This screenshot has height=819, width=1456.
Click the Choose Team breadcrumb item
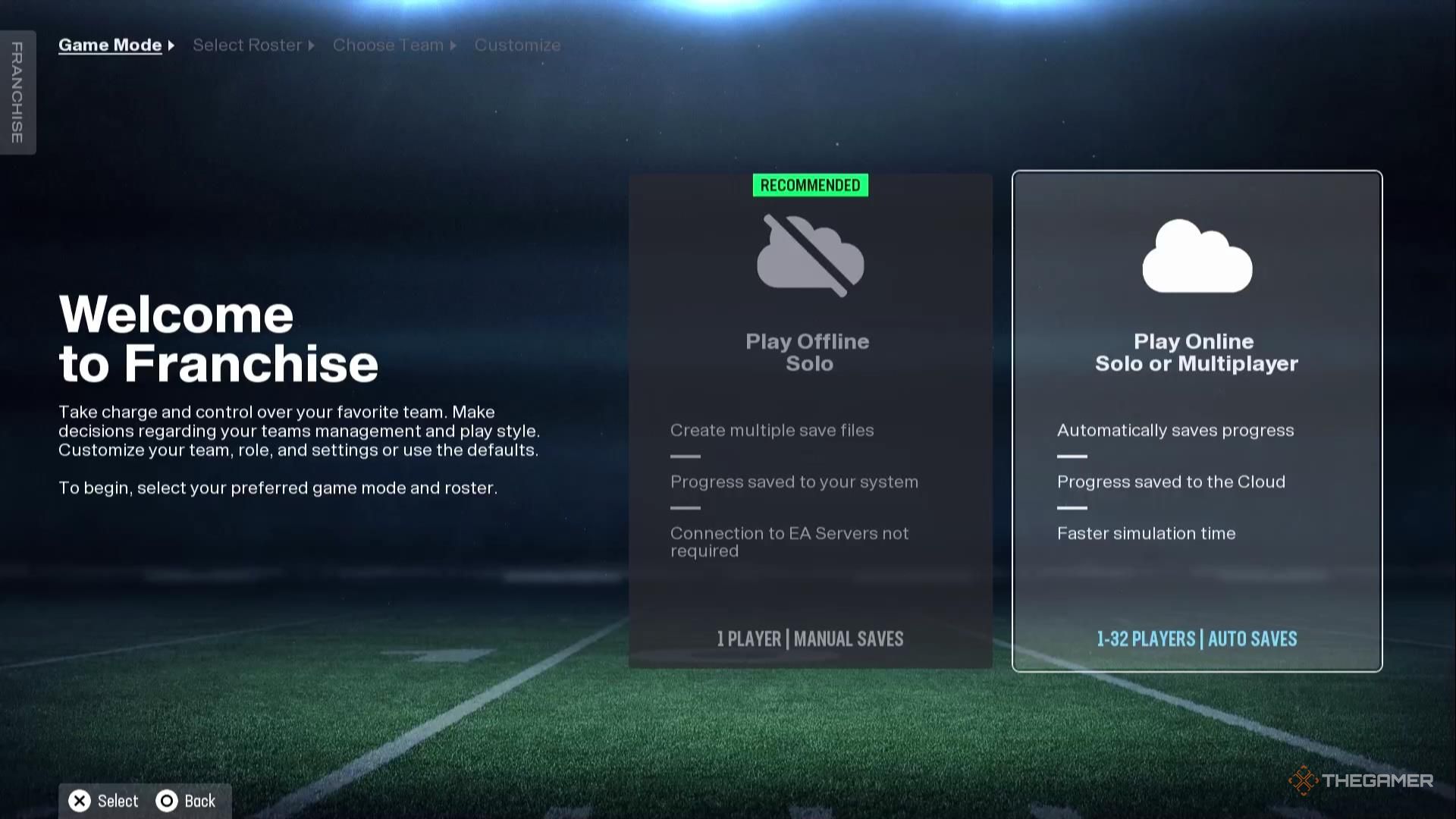388,45
